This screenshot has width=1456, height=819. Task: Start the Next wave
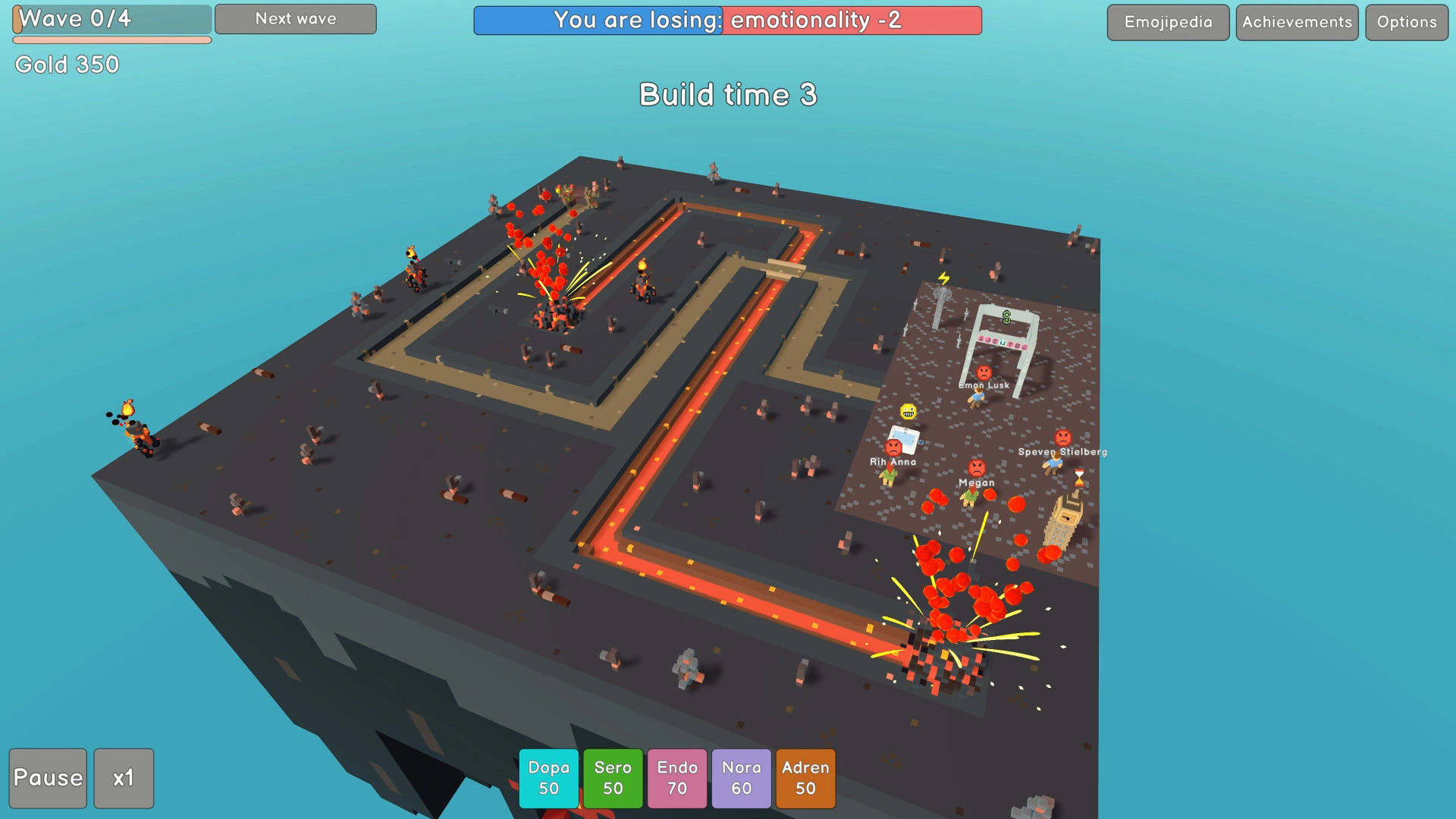click(x=295, y=19)
